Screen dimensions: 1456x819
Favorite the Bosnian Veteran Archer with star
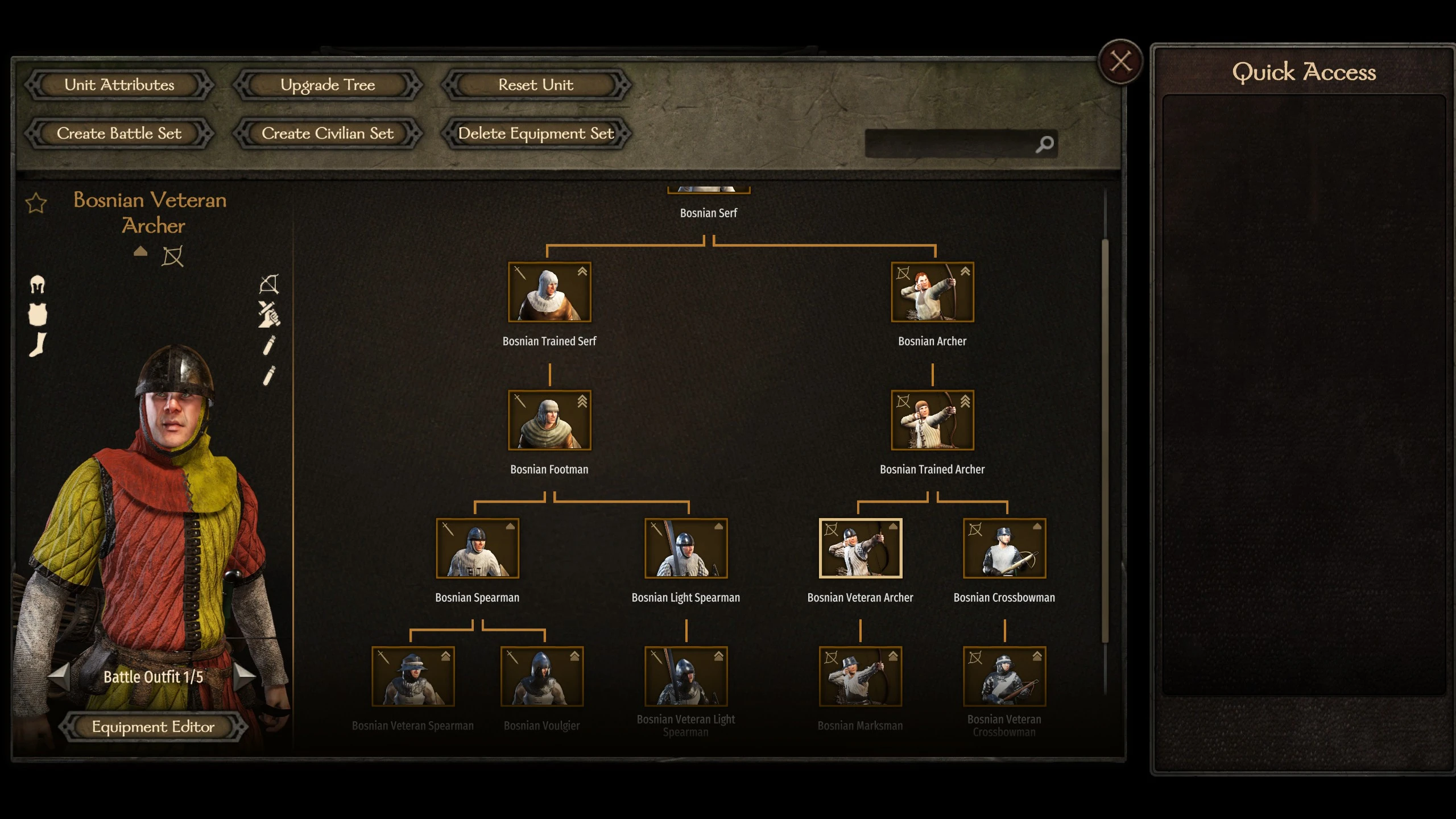(36, 203)
